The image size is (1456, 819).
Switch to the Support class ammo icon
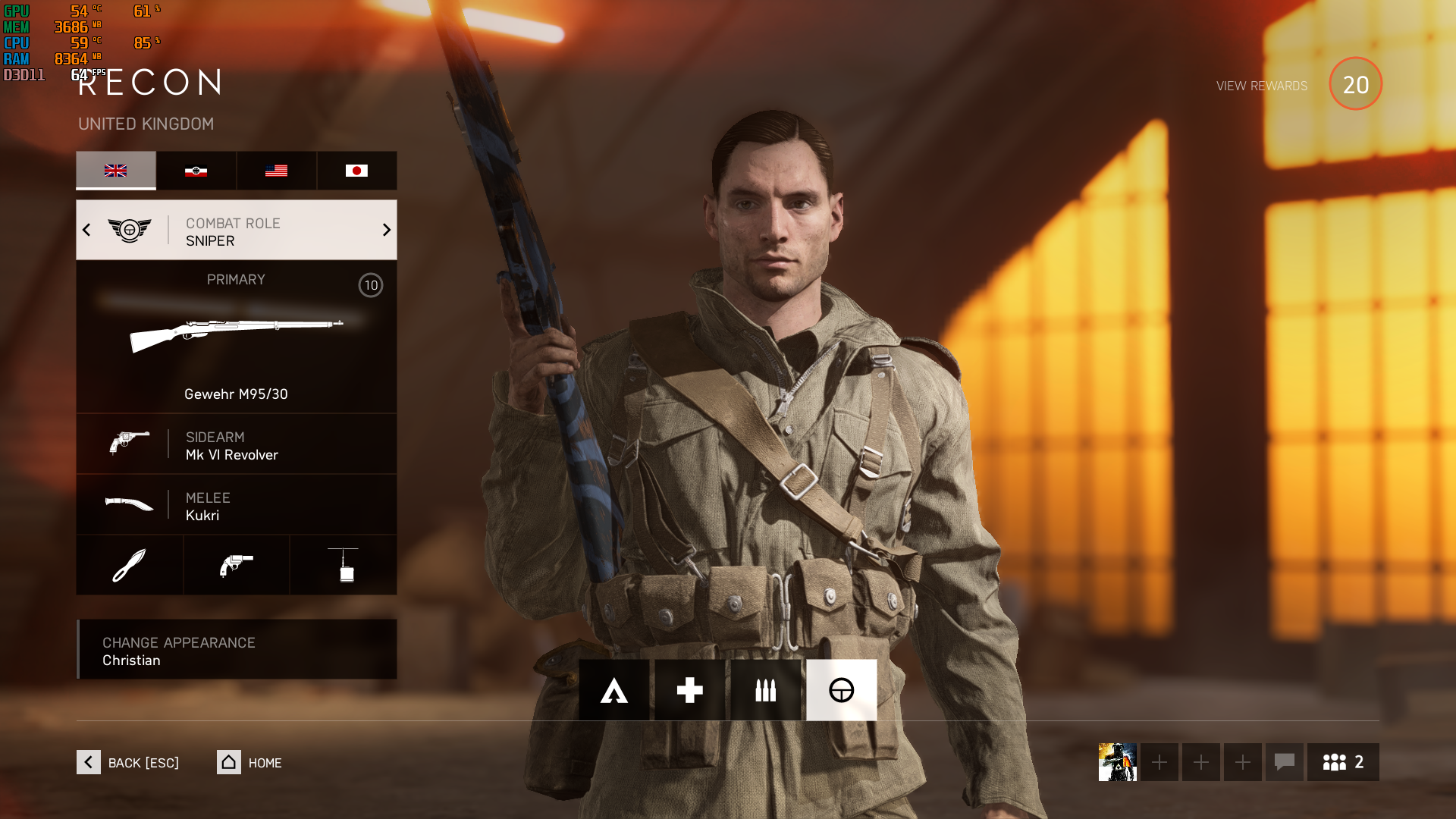(766, 690)
